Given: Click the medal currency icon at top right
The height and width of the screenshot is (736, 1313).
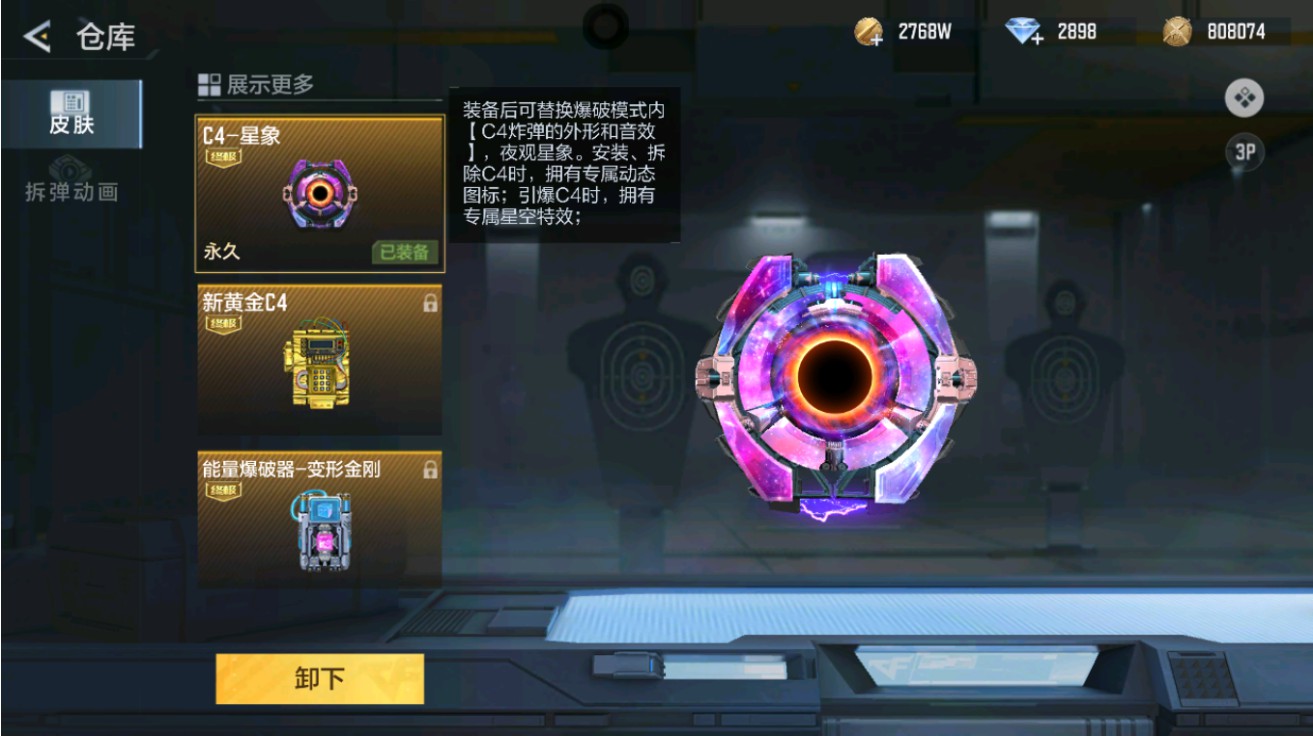Looking at the screenshot, I should (1178, 31).
